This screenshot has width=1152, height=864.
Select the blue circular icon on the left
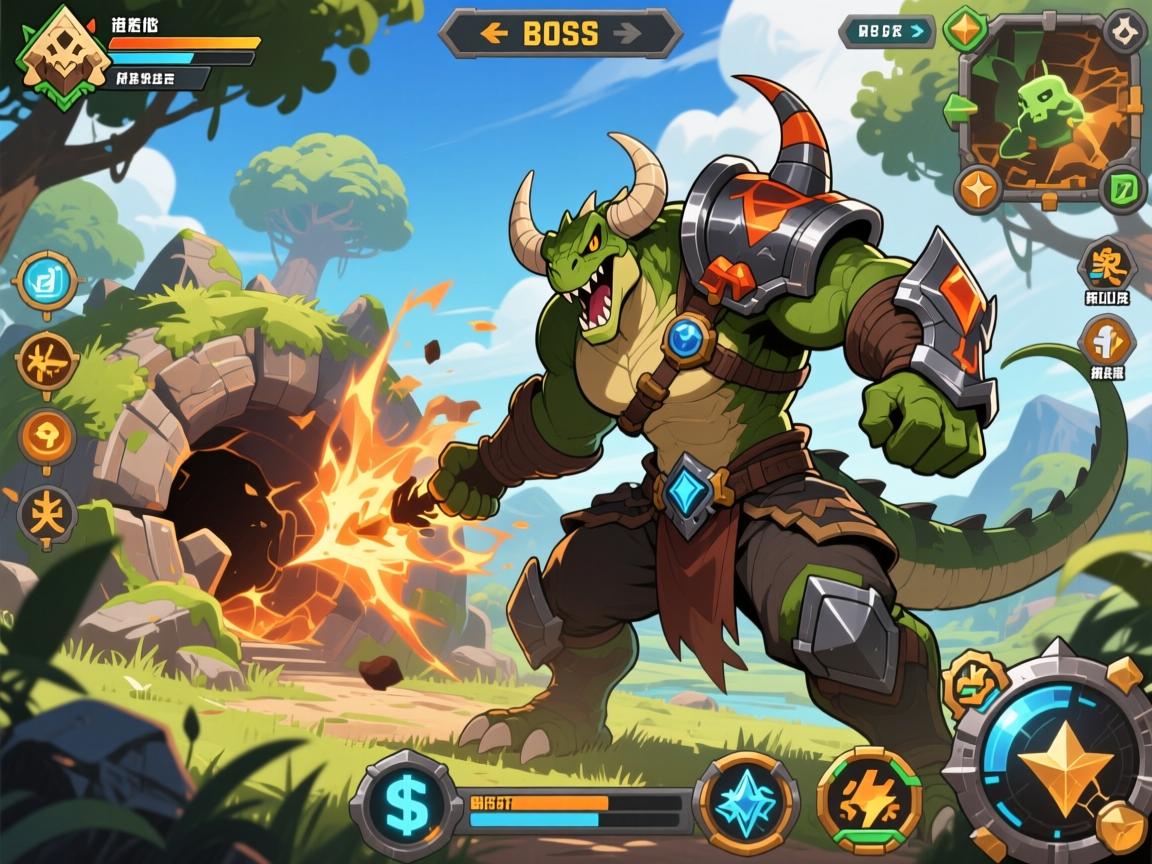[46, 283]
